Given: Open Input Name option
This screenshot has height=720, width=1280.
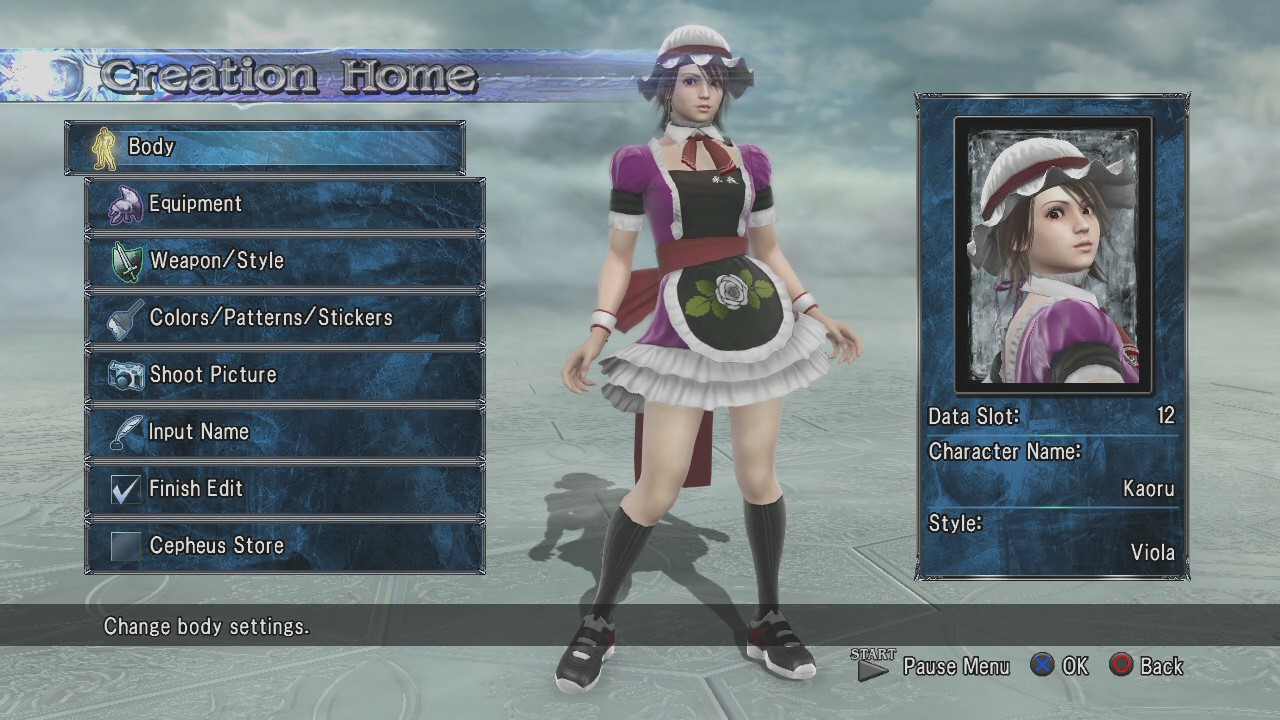Looking at the screenshot, I should 285,432.
